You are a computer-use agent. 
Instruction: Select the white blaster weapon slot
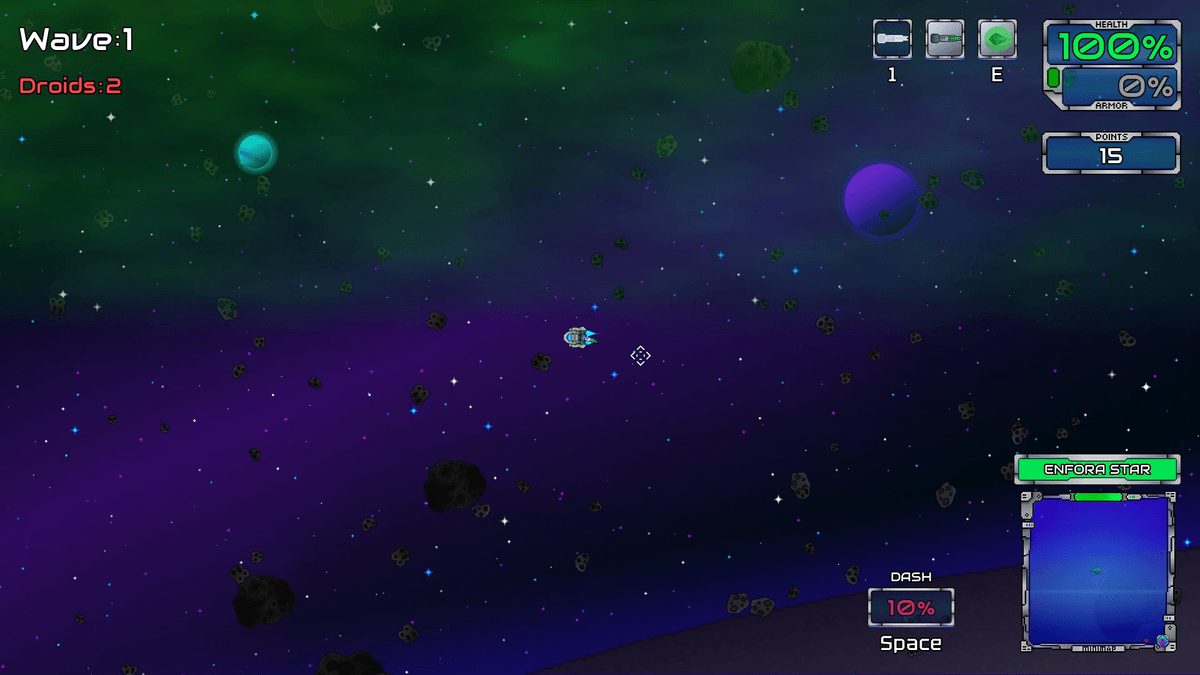coord(892,40)
